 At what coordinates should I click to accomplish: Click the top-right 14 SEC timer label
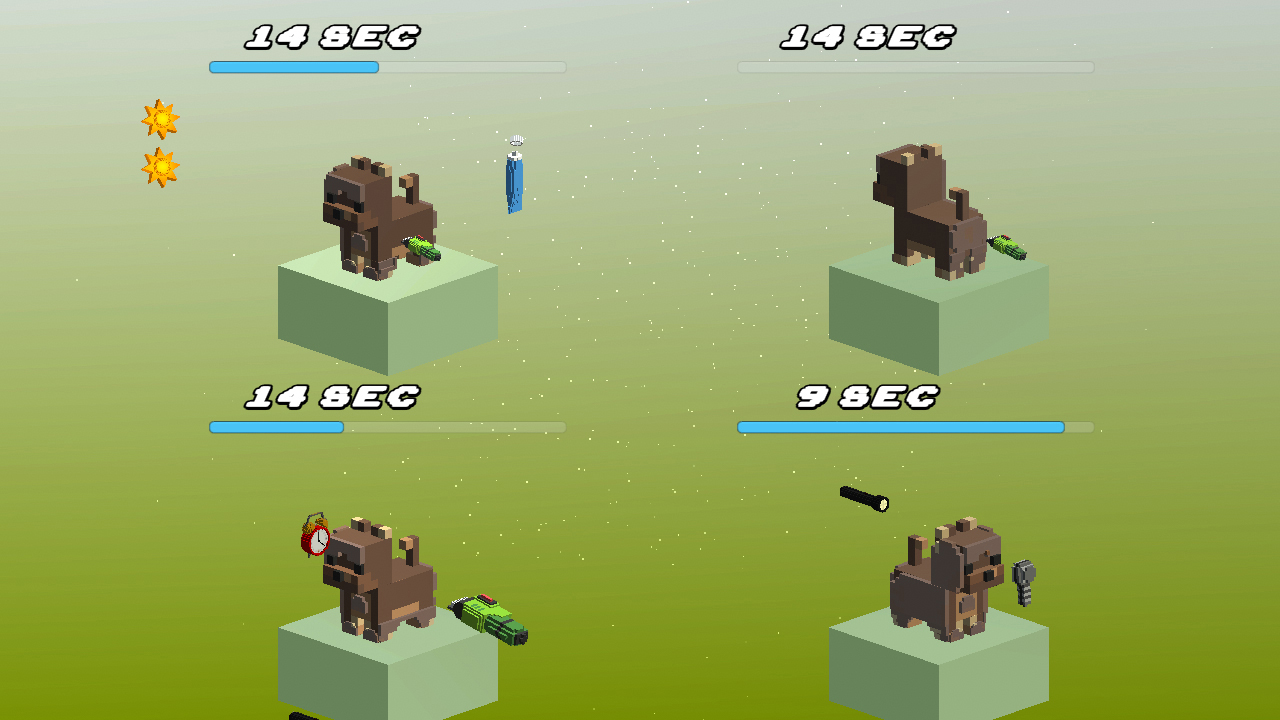(x=867, y=36)
